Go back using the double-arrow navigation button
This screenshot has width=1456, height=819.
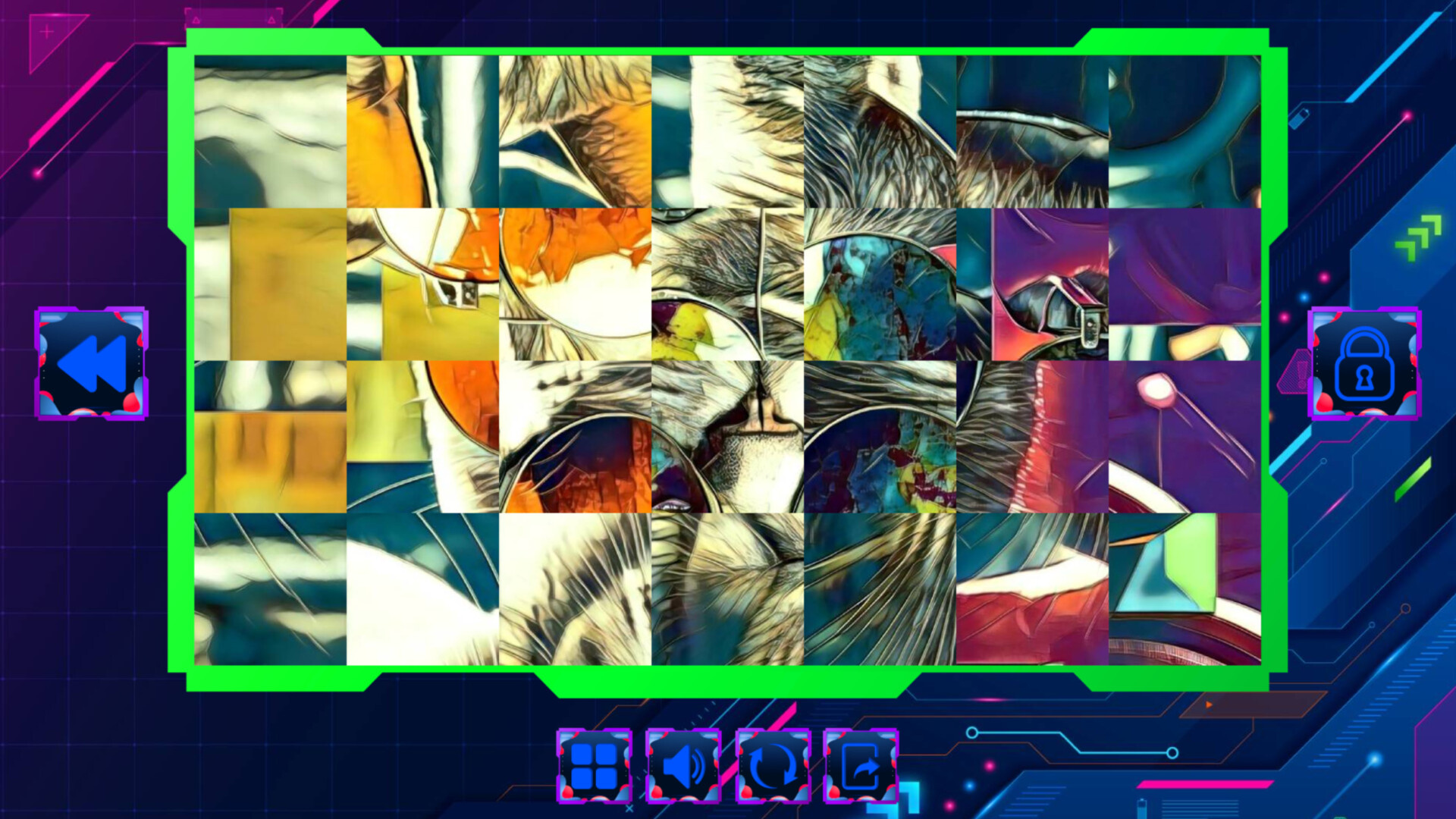pyautogui.click(x=91, y=364)
